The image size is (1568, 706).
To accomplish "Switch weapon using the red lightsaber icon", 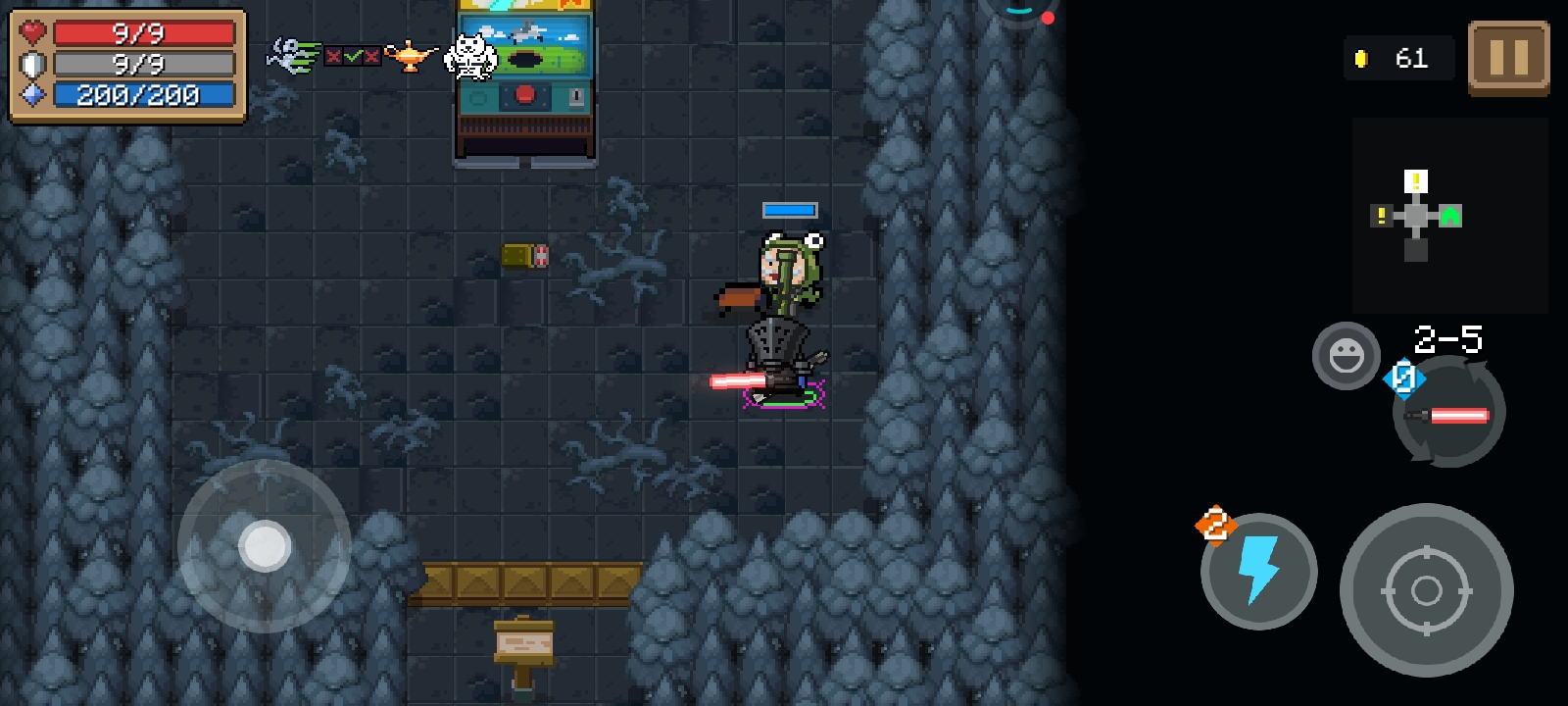I will pyautogui.click(x=1449, y=414).
